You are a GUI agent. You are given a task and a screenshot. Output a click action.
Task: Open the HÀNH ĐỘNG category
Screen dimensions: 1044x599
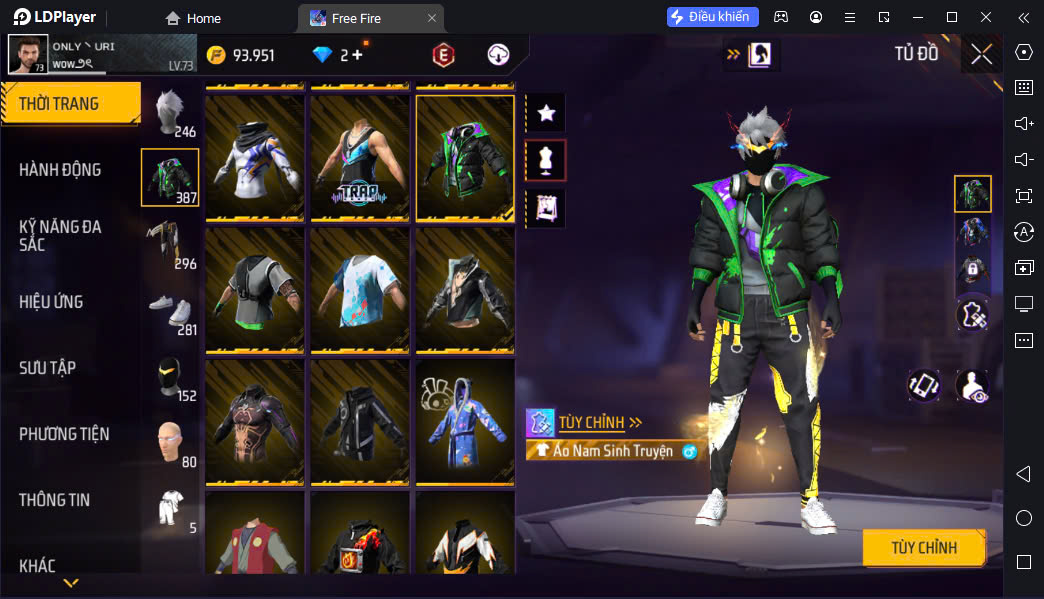[60, 170]
